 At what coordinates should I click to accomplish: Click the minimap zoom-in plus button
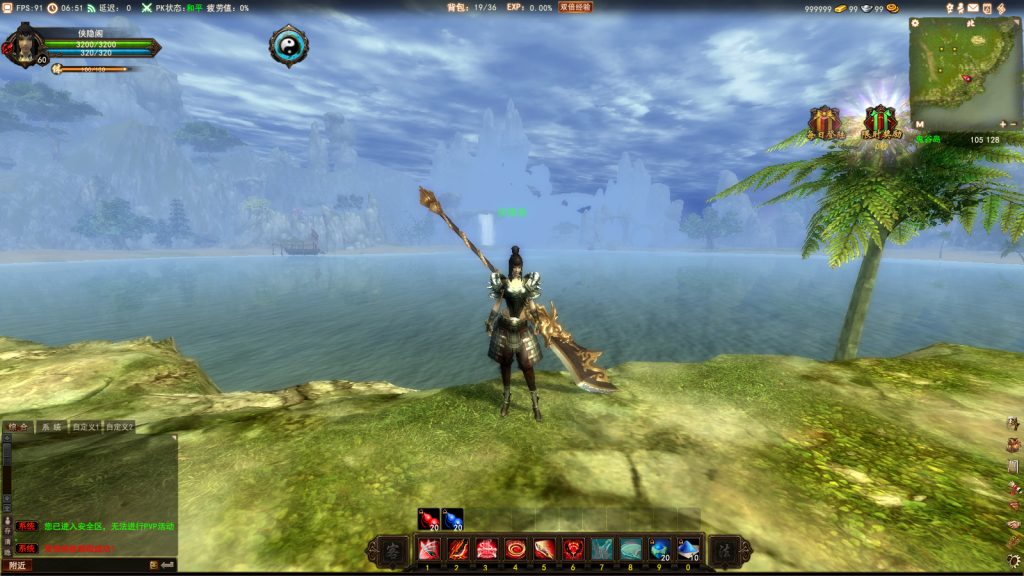tap(1001, 124)
